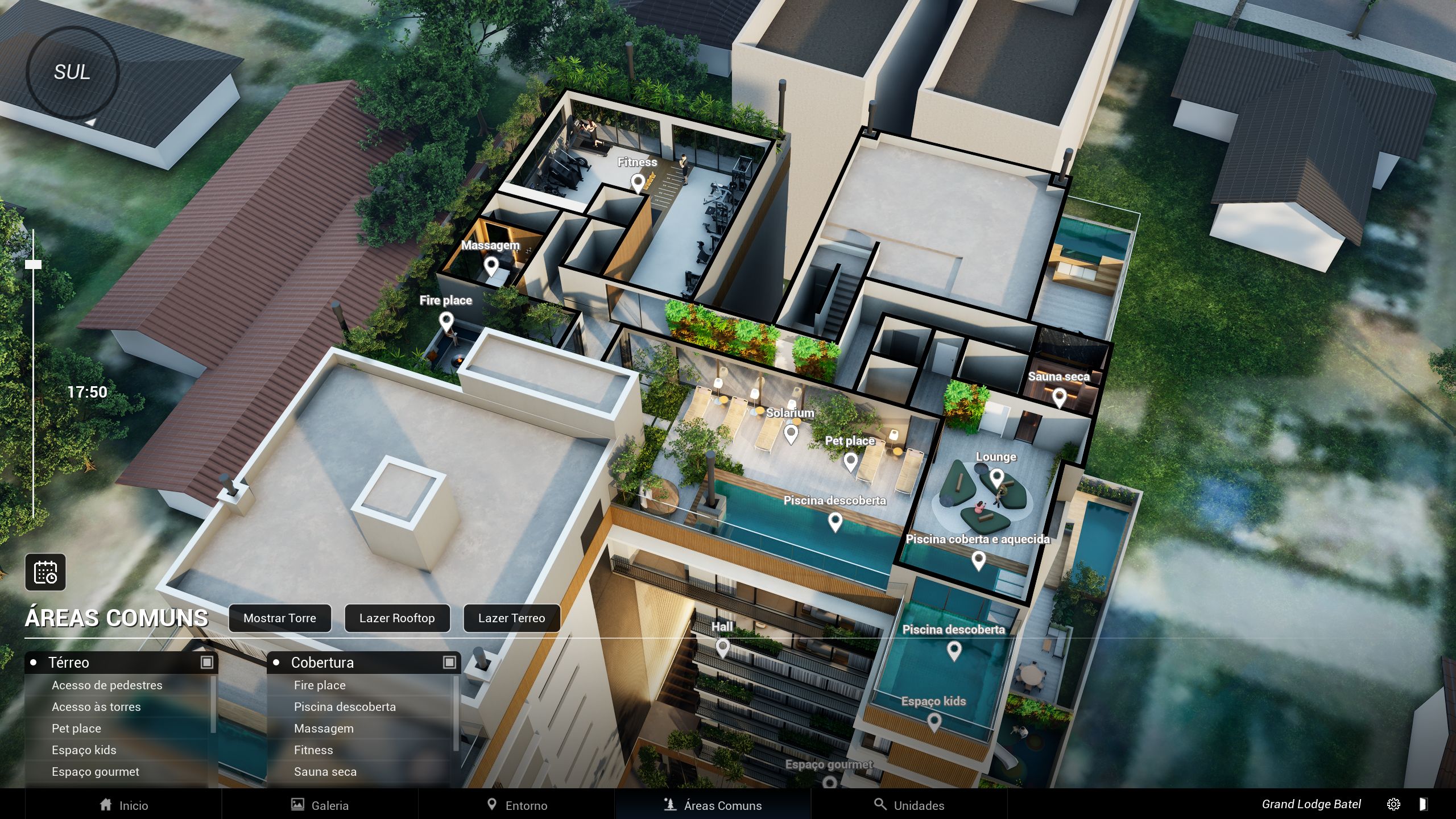
Task: Pick Massagem from the Cobertura list
Action: (x=324, y=729)
